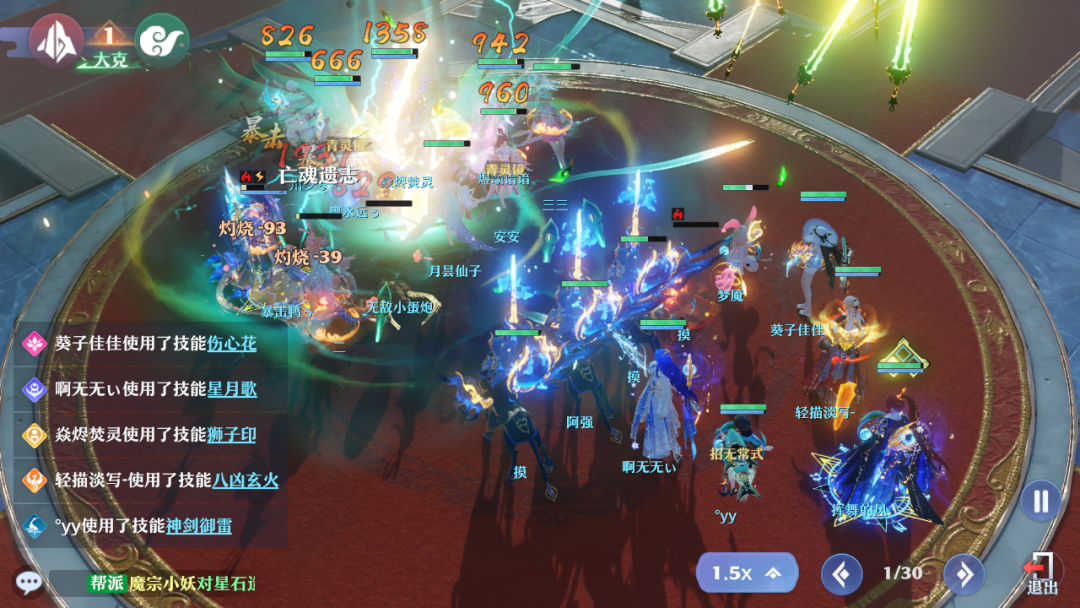
Task: Inspect the 神剑御雷 skill link
Action: (x=198, y=525)
